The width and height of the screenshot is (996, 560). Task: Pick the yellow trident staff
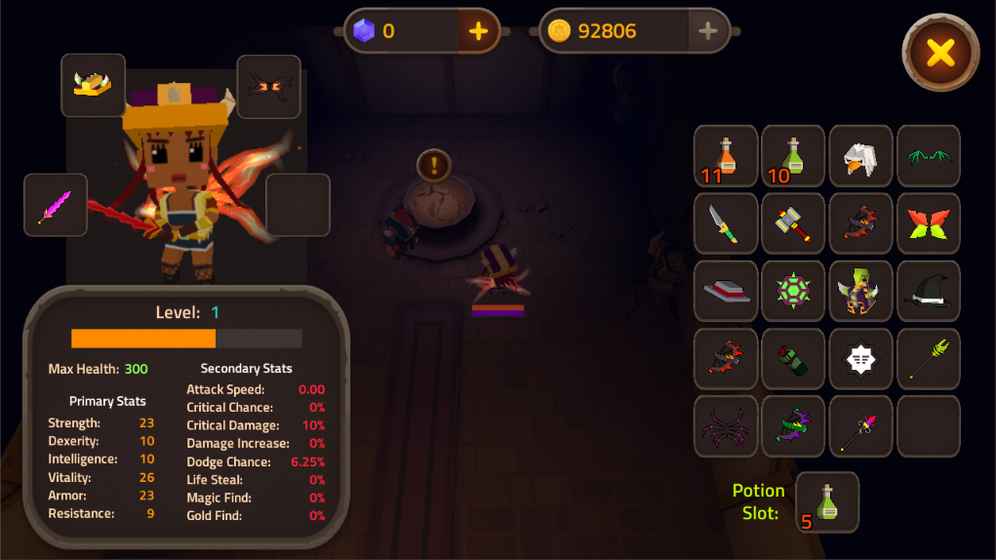point(928,359)
